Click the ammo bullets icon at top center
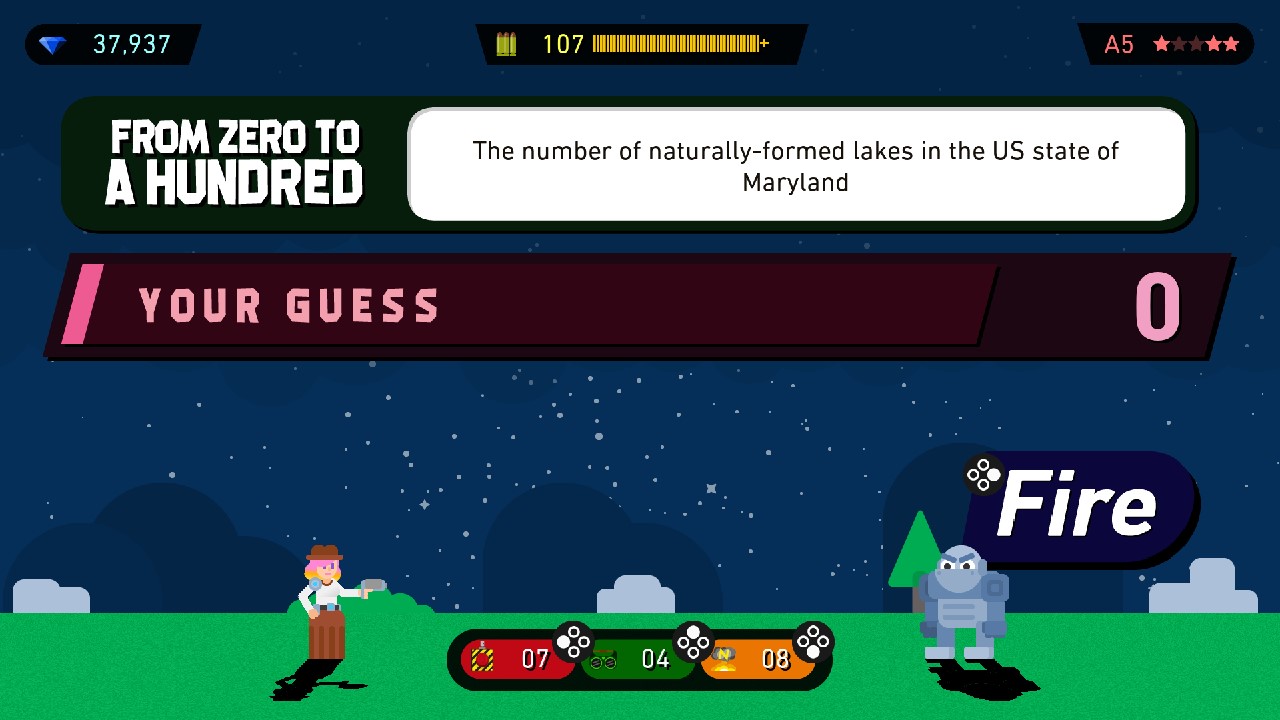Screen dimensions: 1280x720 click(x=507, y=44)
